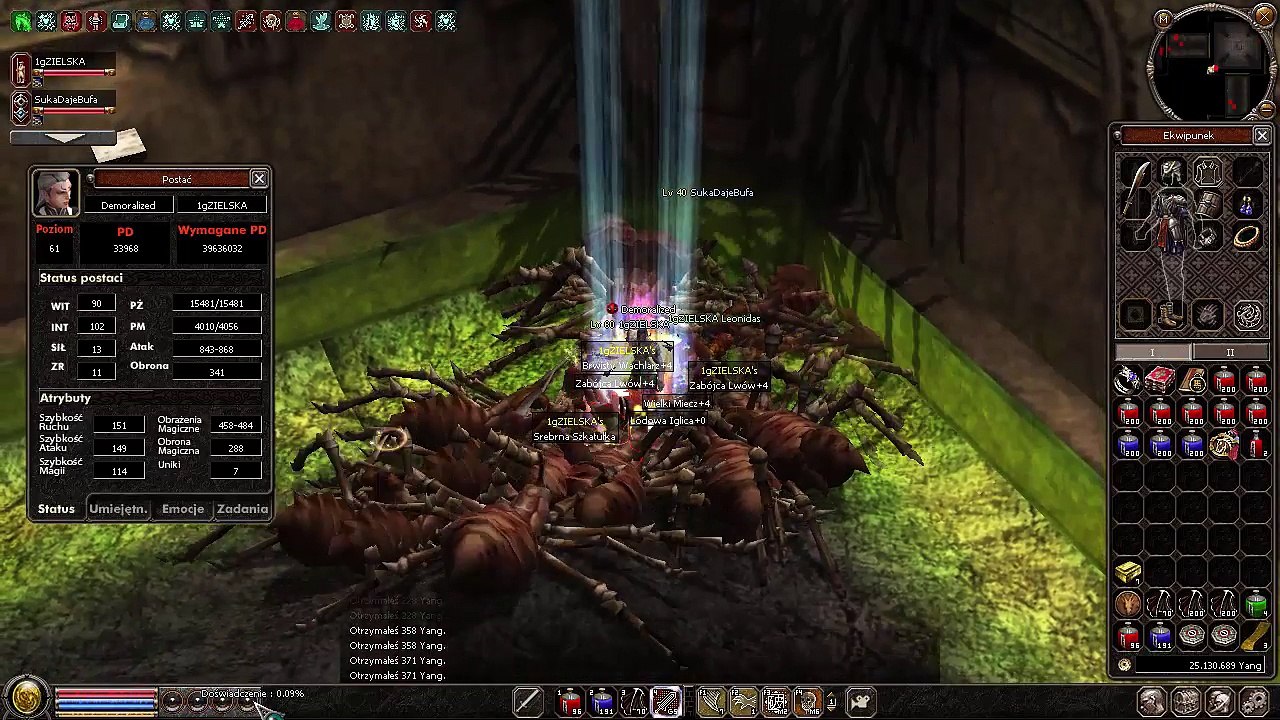The height and width of the screenshot is (720, 1280).
Task: Select the gold ring equipment slot
Action: pos(1246,236)
